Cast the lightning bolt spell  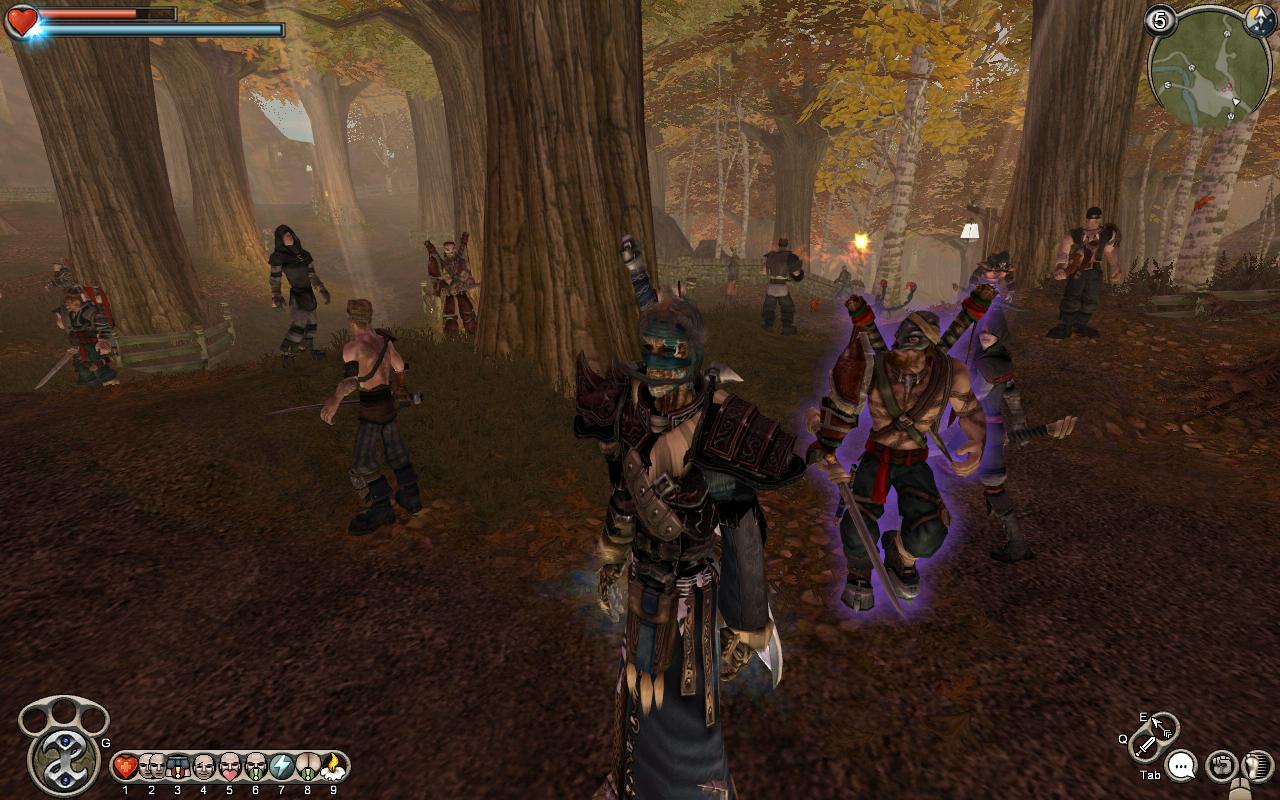281,767
